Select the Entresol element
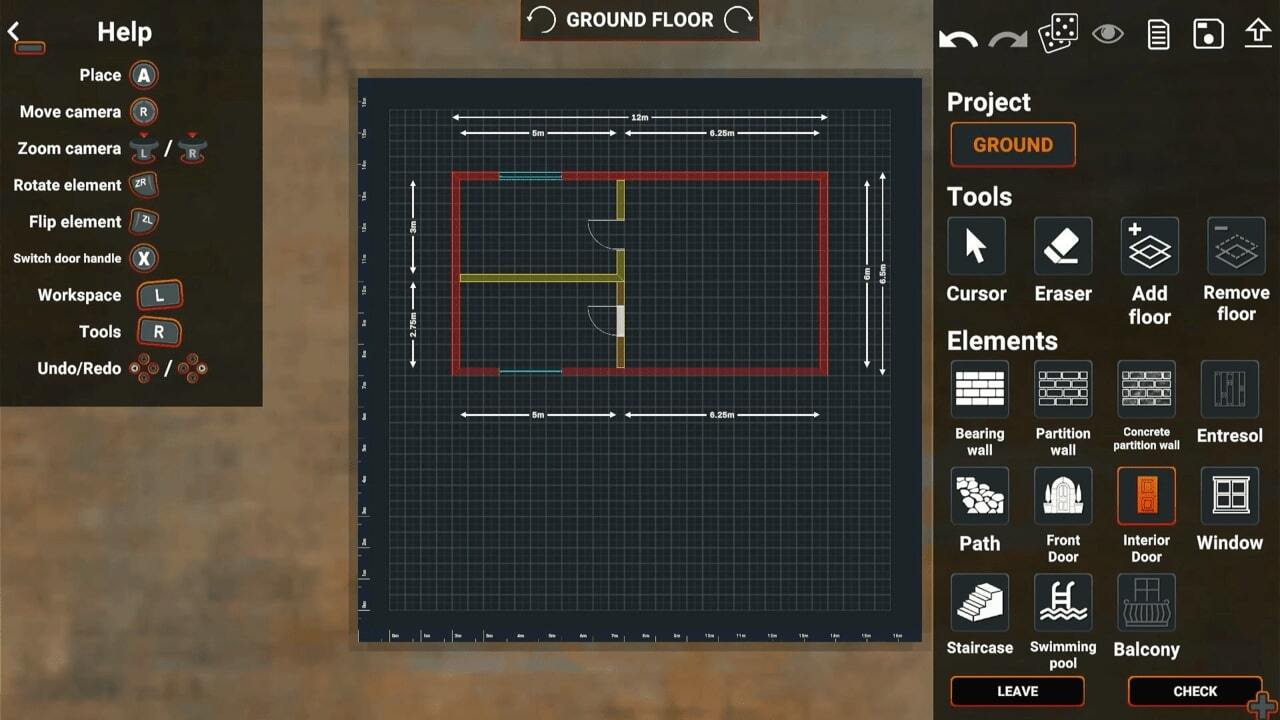Image resolution: width=1280 pixels, height=720 pixels. coord(1229,390)
